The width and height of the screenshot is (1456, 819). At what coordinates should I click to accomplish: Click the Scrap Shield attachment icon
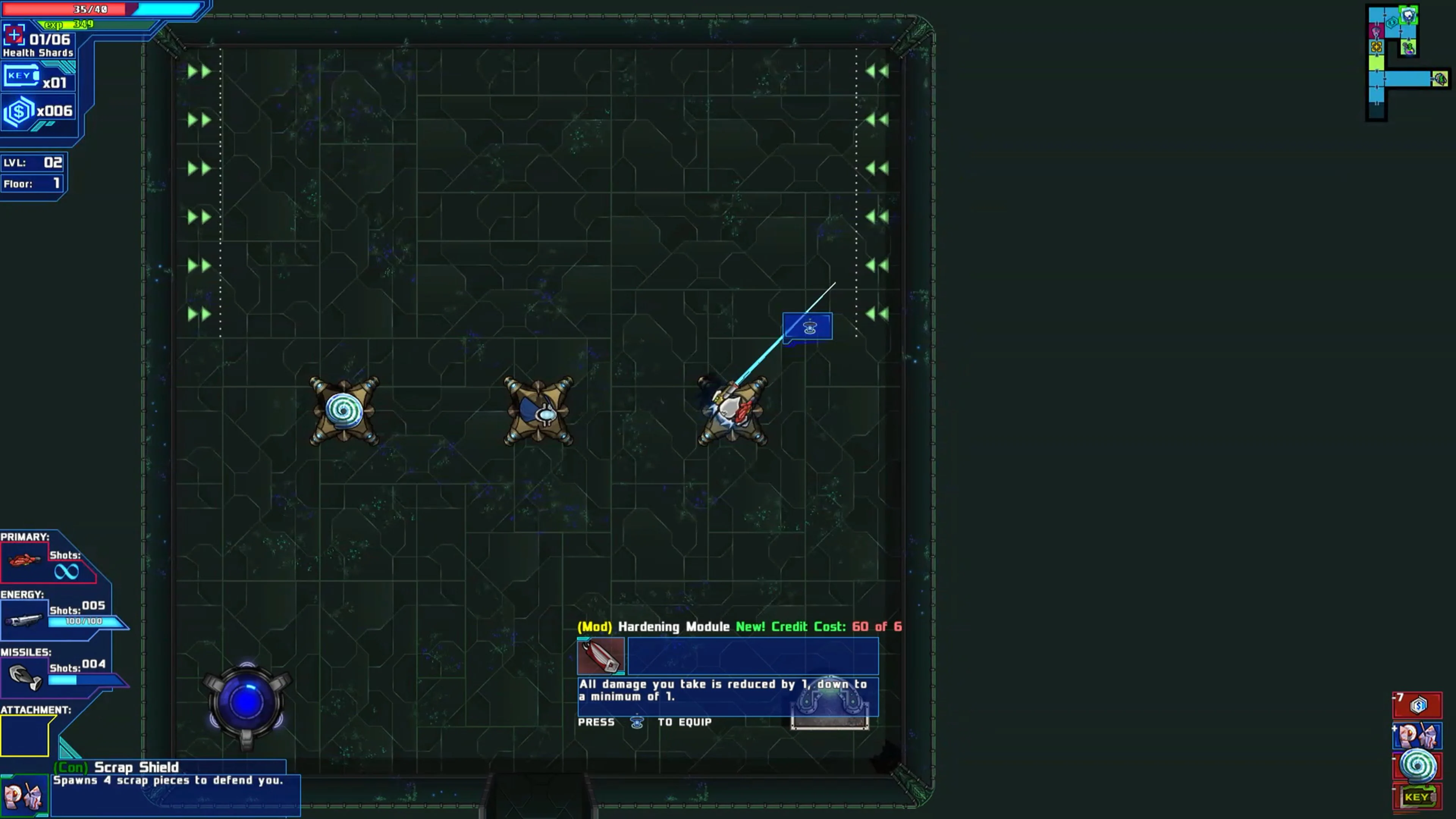pos(25,794)
